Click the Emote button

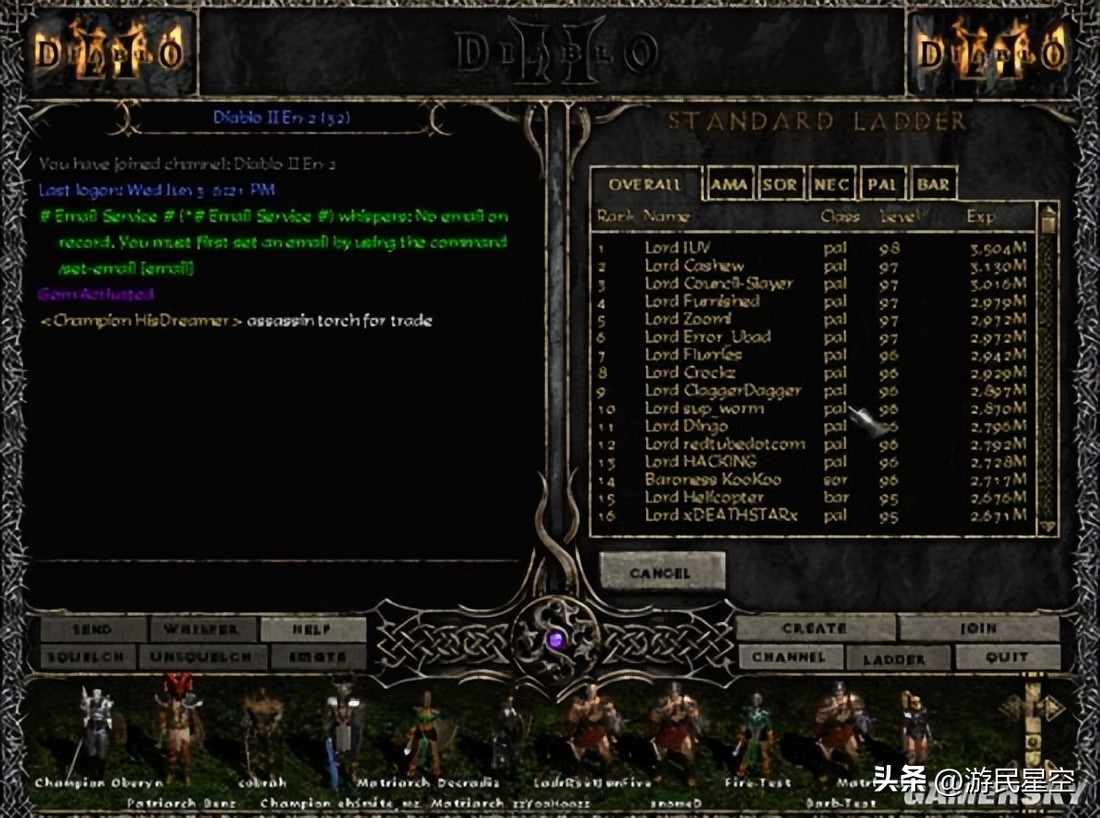[x=318, y=658]
